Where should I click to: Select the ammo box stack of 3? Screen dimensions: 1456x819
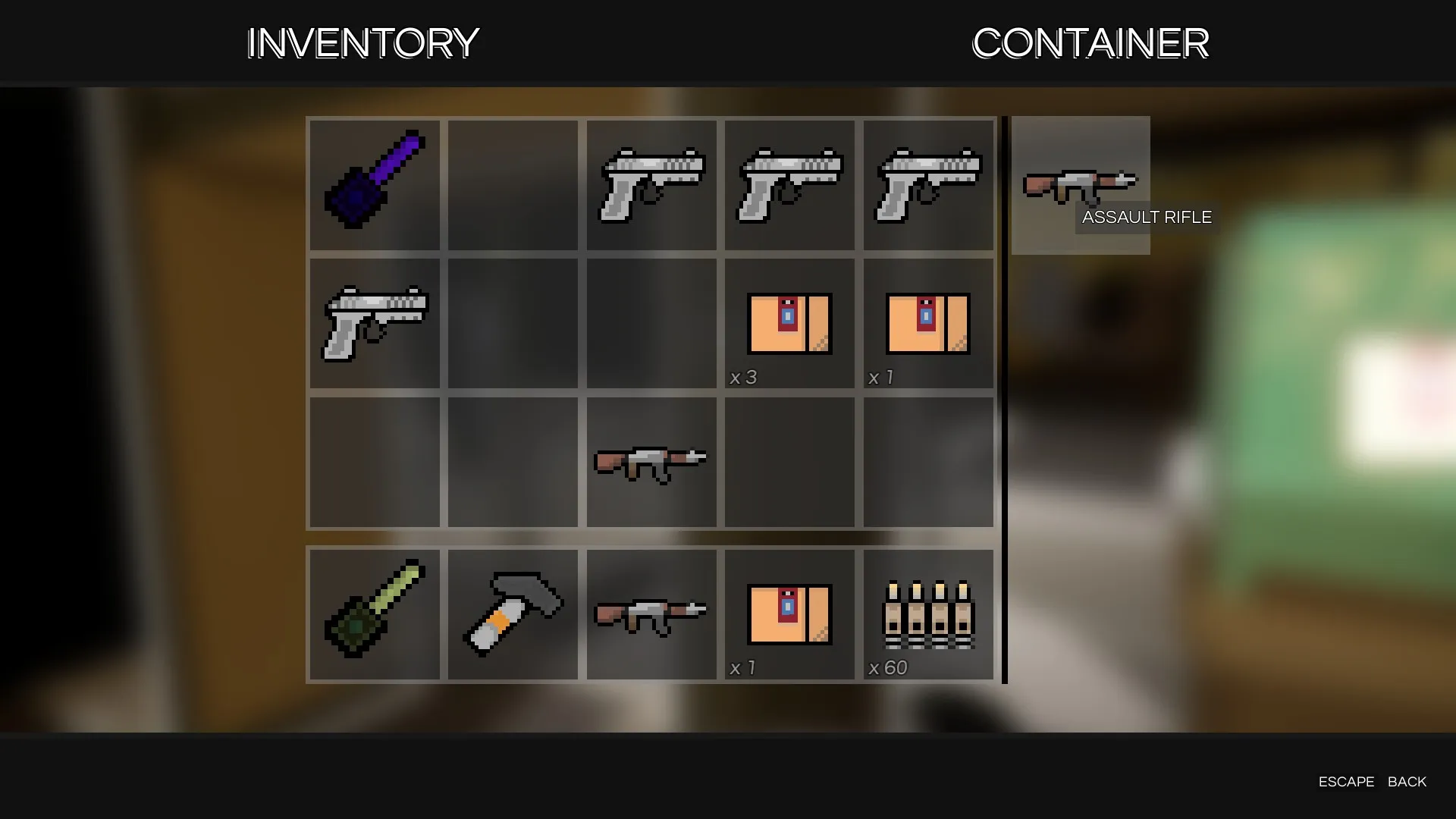coord(789,323)
